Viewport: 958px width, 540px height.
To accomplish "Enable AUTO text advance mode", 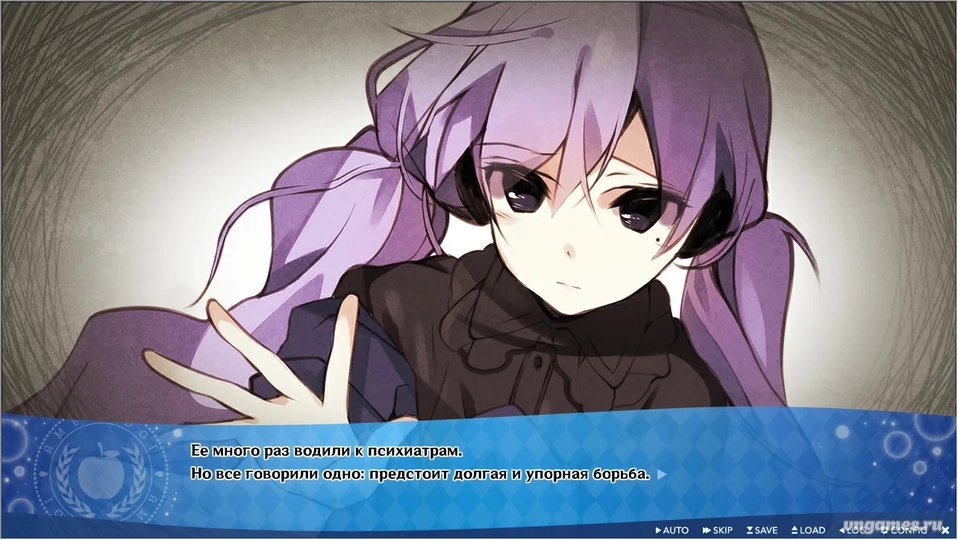I will 672,530.
